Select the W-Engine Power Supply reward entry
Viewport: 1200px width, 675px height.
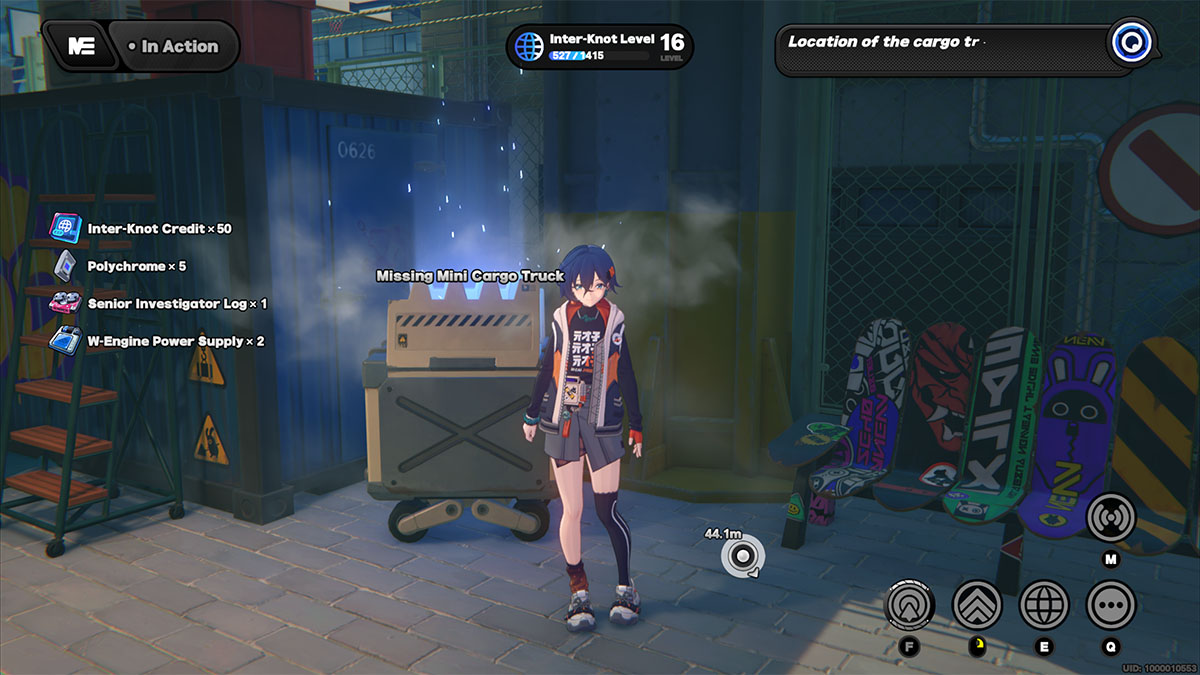(x=159, y=341)
